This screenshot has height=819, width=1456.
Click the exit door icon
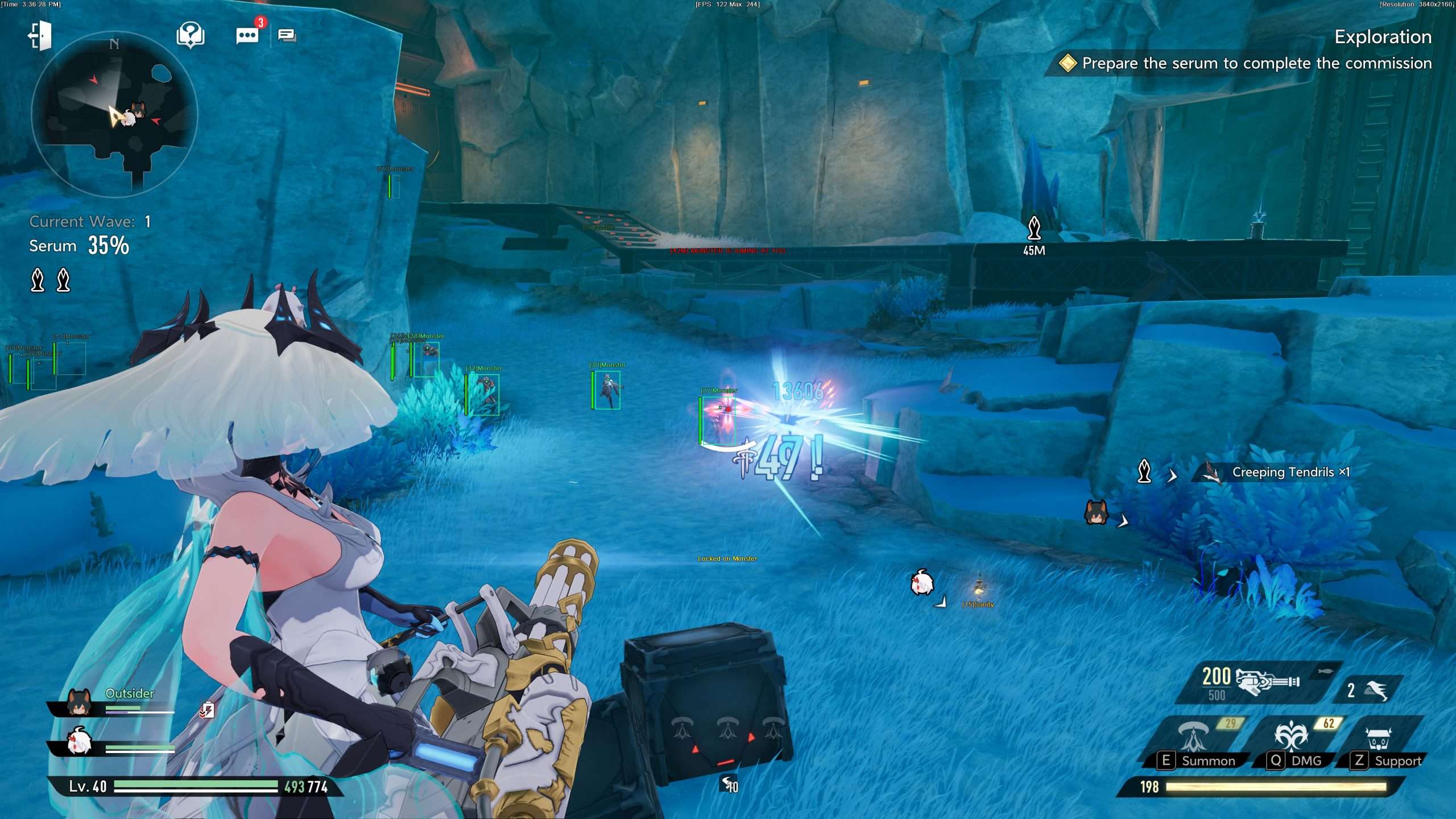click(40, 36)
